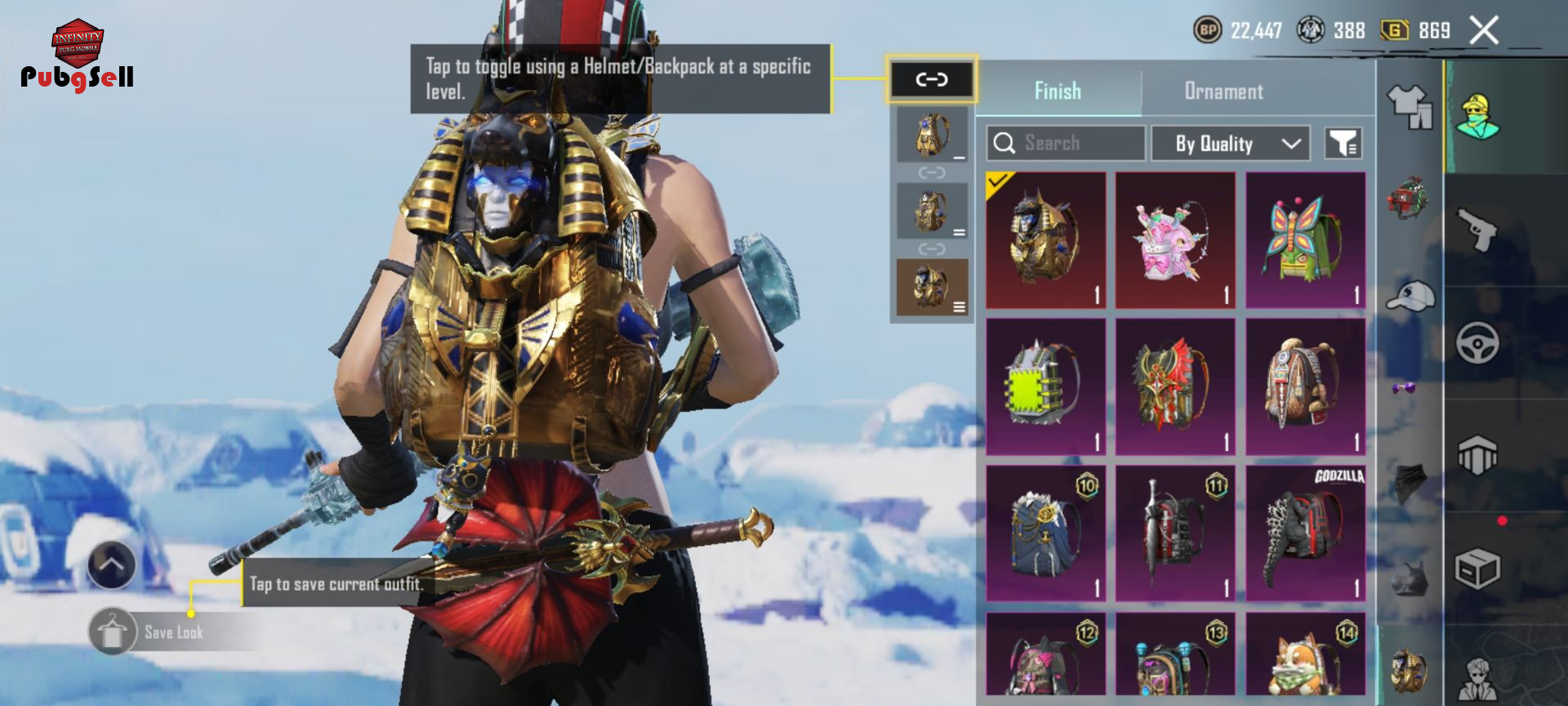Screen dimensions: 1568x706
Task: Select the Finish tab
Action: click(1058, 92)
